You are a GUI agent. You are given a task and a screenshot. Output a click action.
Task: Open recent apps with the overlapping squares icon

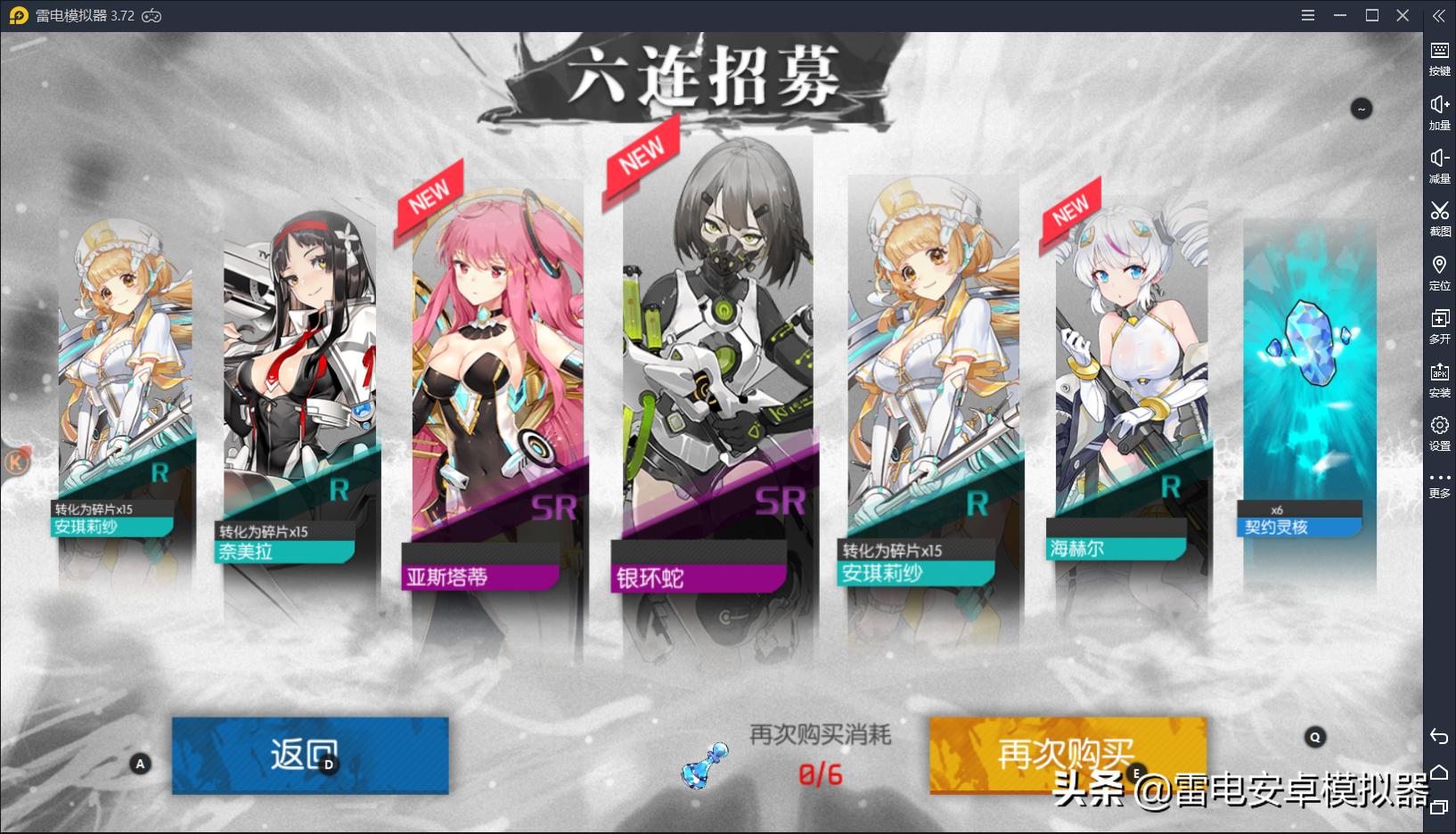1440,806
